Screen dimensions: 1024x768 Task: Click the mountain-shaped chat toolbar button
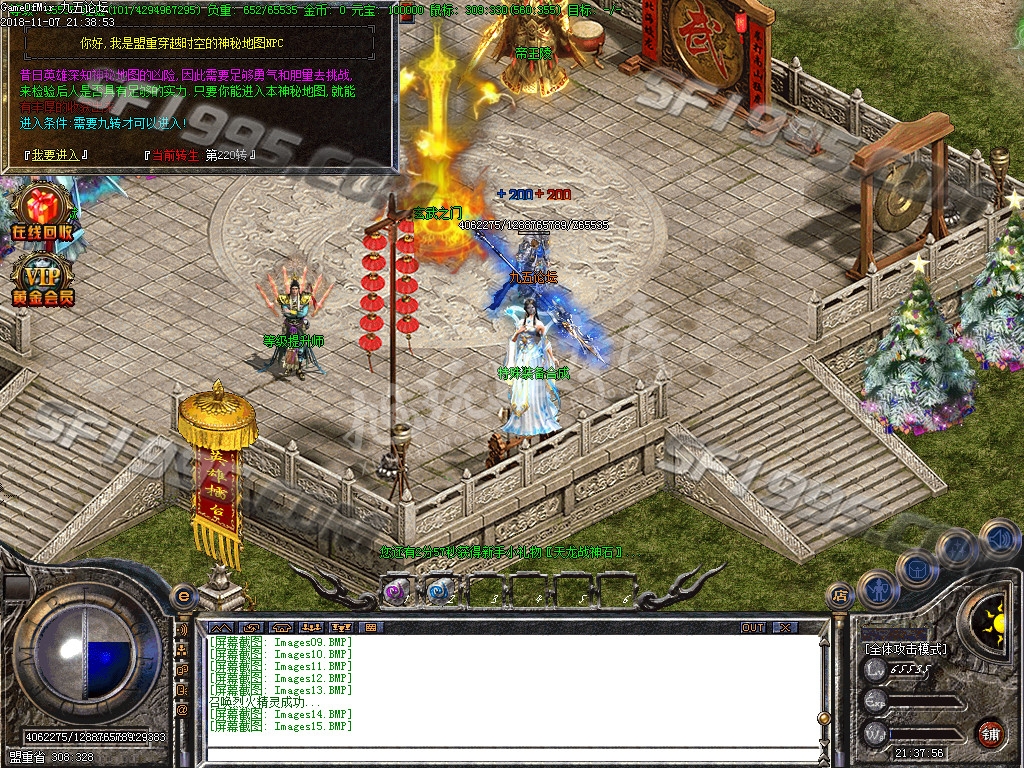(x=219, y=627)
